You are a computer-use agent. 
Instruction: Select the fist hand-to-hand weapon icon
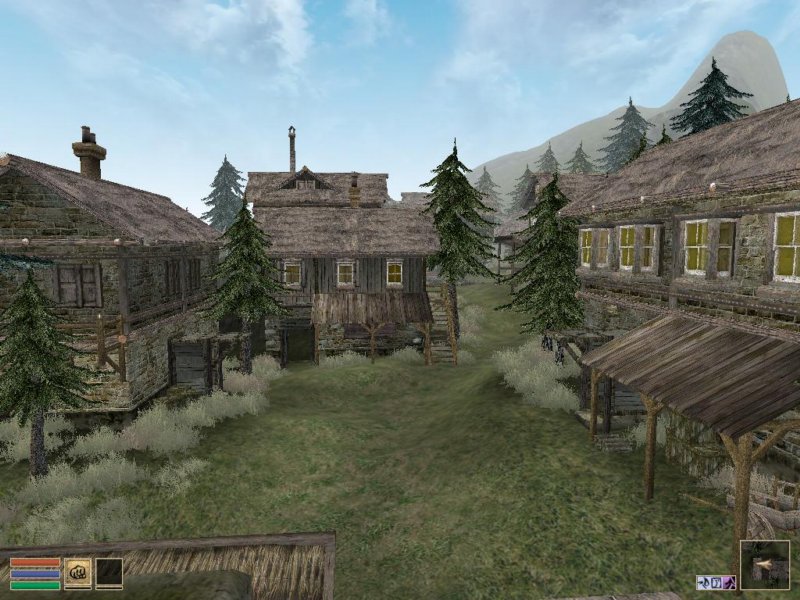point(78,573)
